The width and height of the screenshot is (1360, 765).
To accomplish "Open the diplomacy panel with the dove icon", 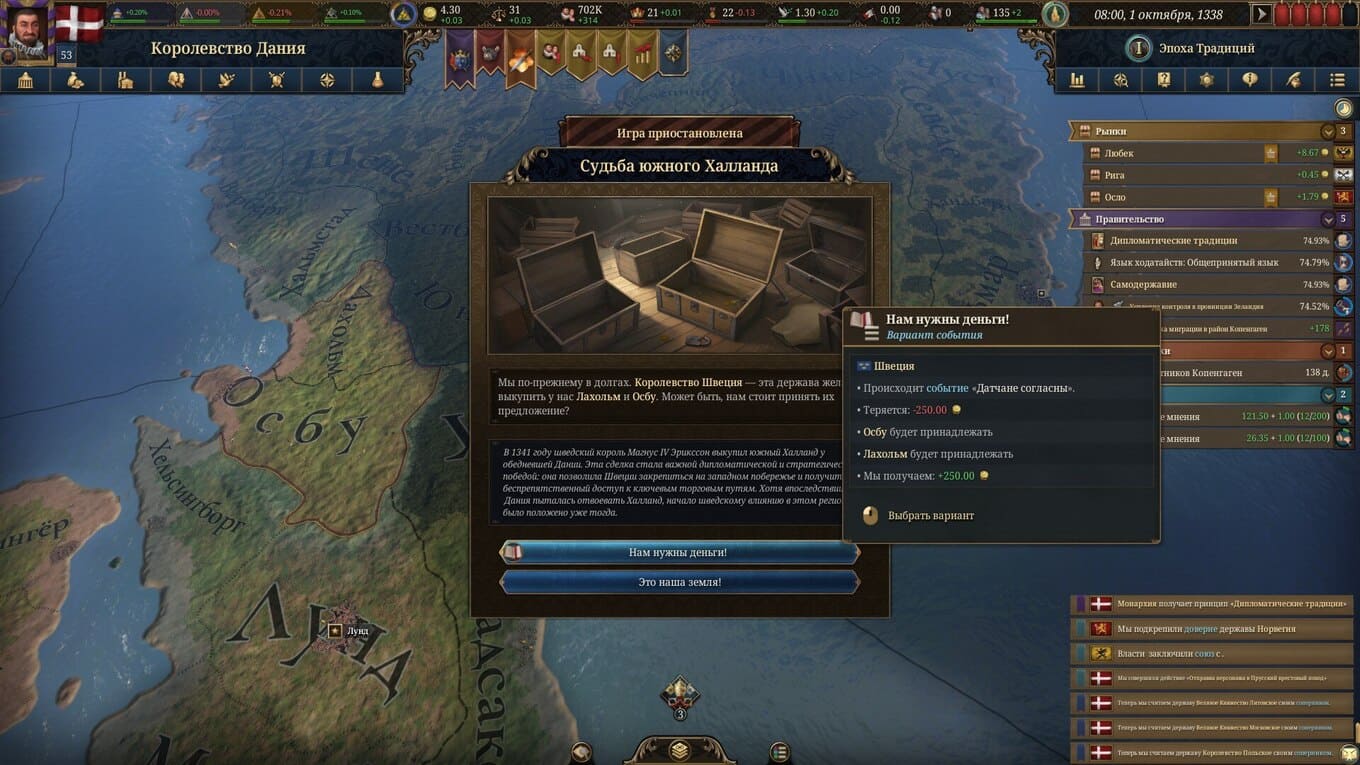I will pos(226,81).
